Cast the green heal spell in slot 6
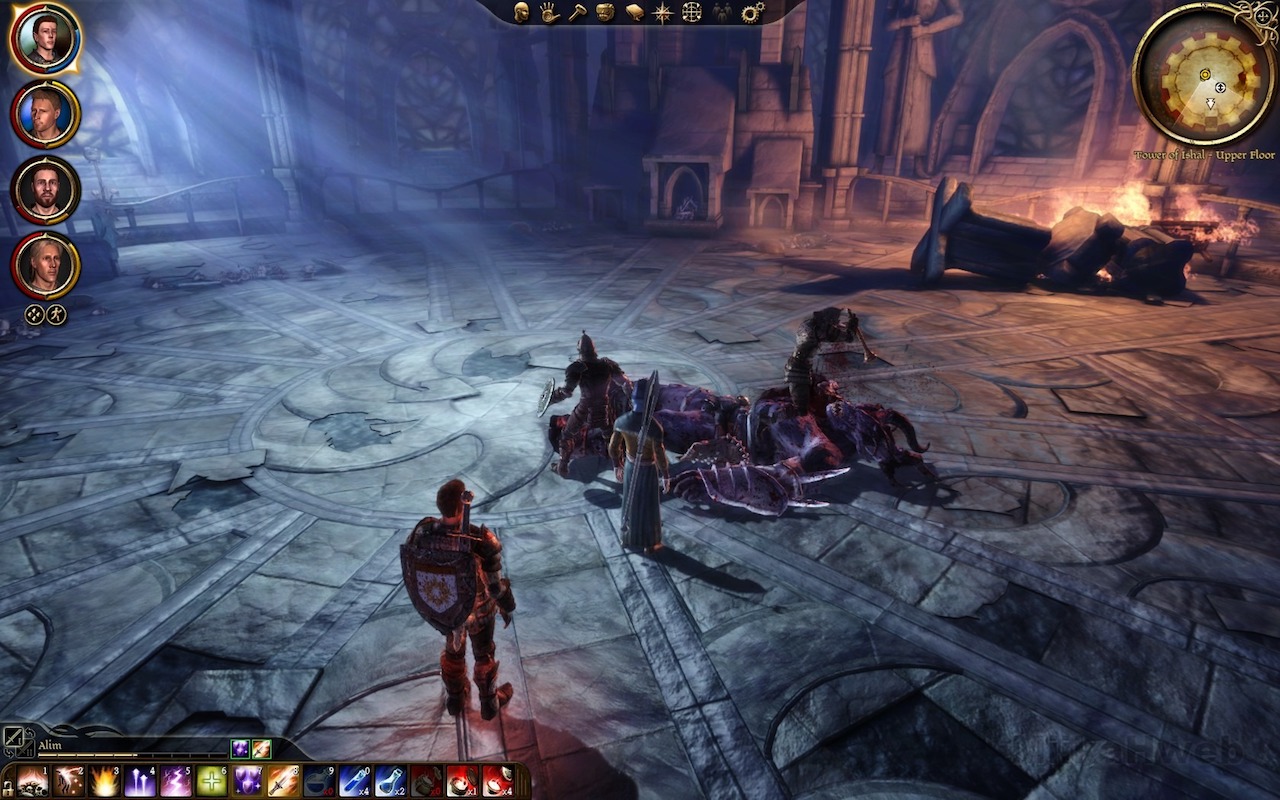1280x800 pixels. (211, 781)
